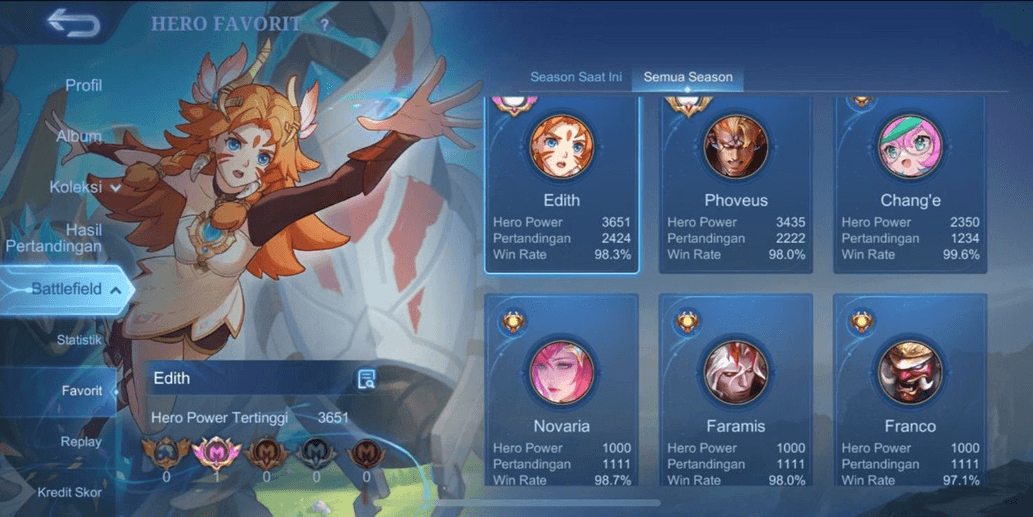Switch to Season Saat Ini tab
This screenshot has width=1033, height=517.
click(x=575, y=77)
